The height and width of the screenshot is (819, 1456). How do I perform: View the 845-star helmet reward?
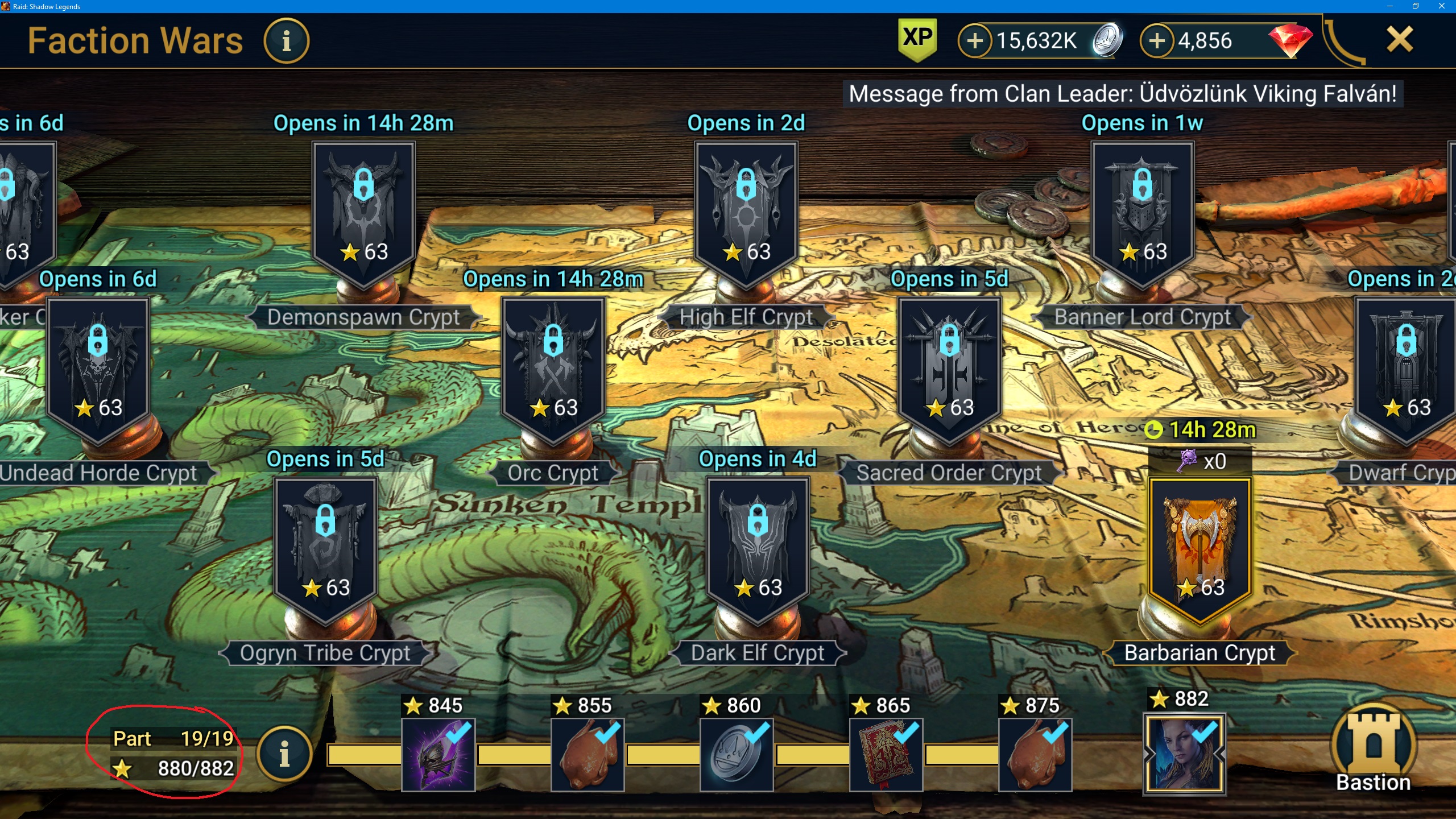tap(438, 755)
